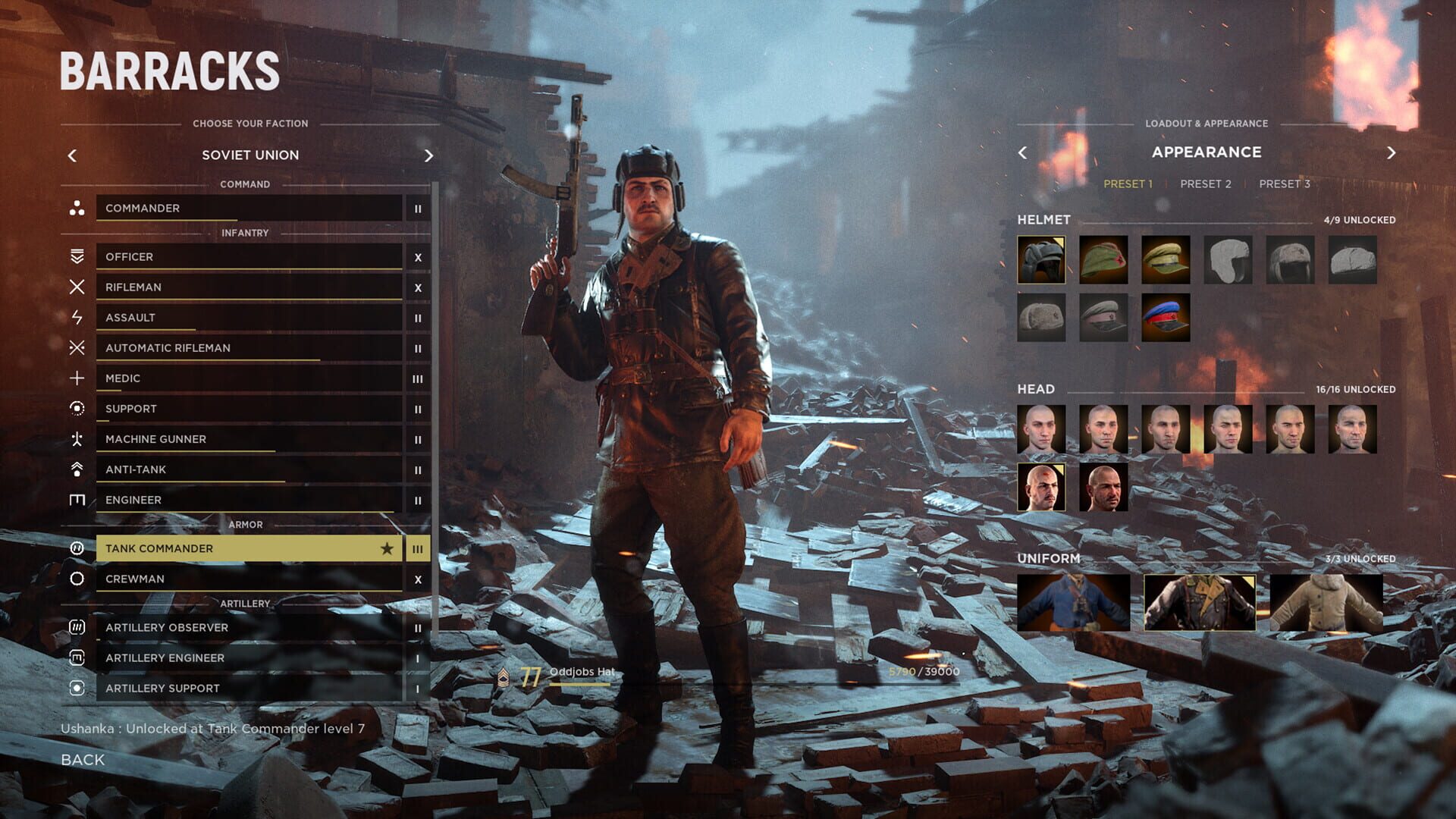Go to previous faction with left arrow

[73, 155]
